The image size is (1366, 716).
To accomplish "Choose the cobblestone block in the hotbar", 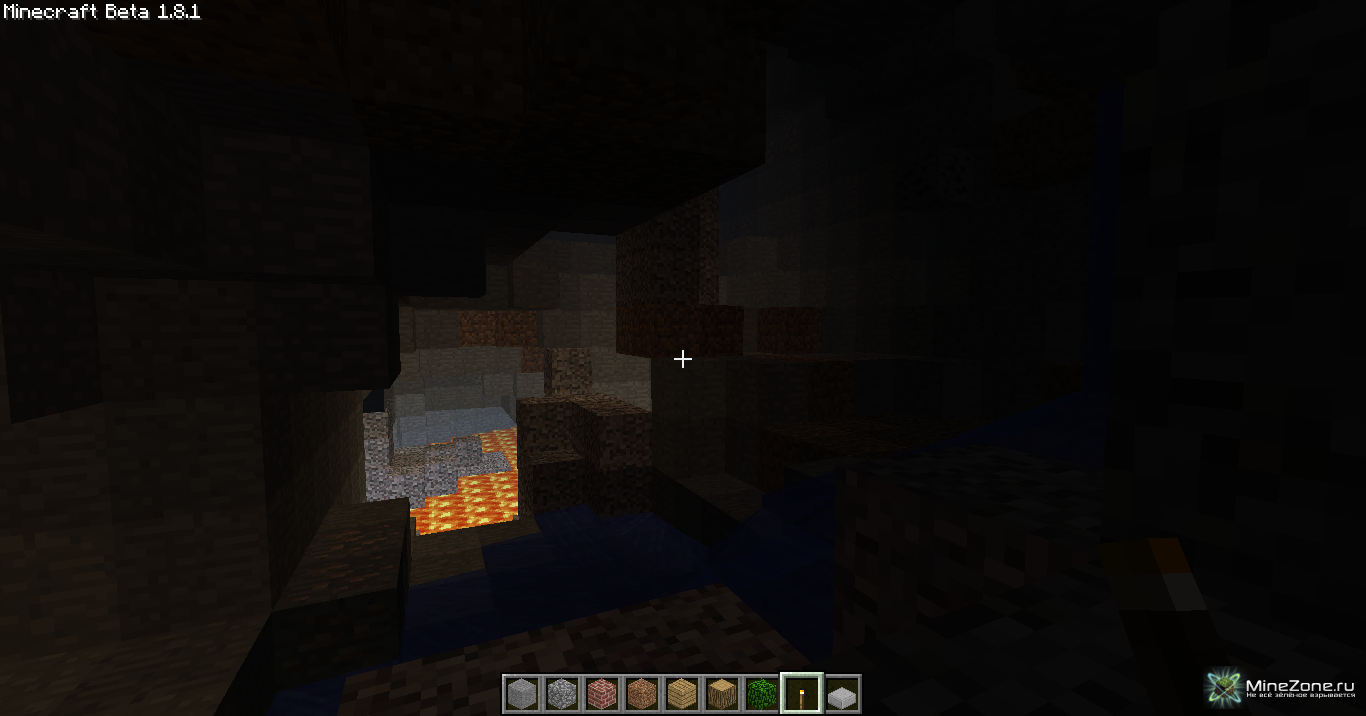I will [x=561, y=693].
